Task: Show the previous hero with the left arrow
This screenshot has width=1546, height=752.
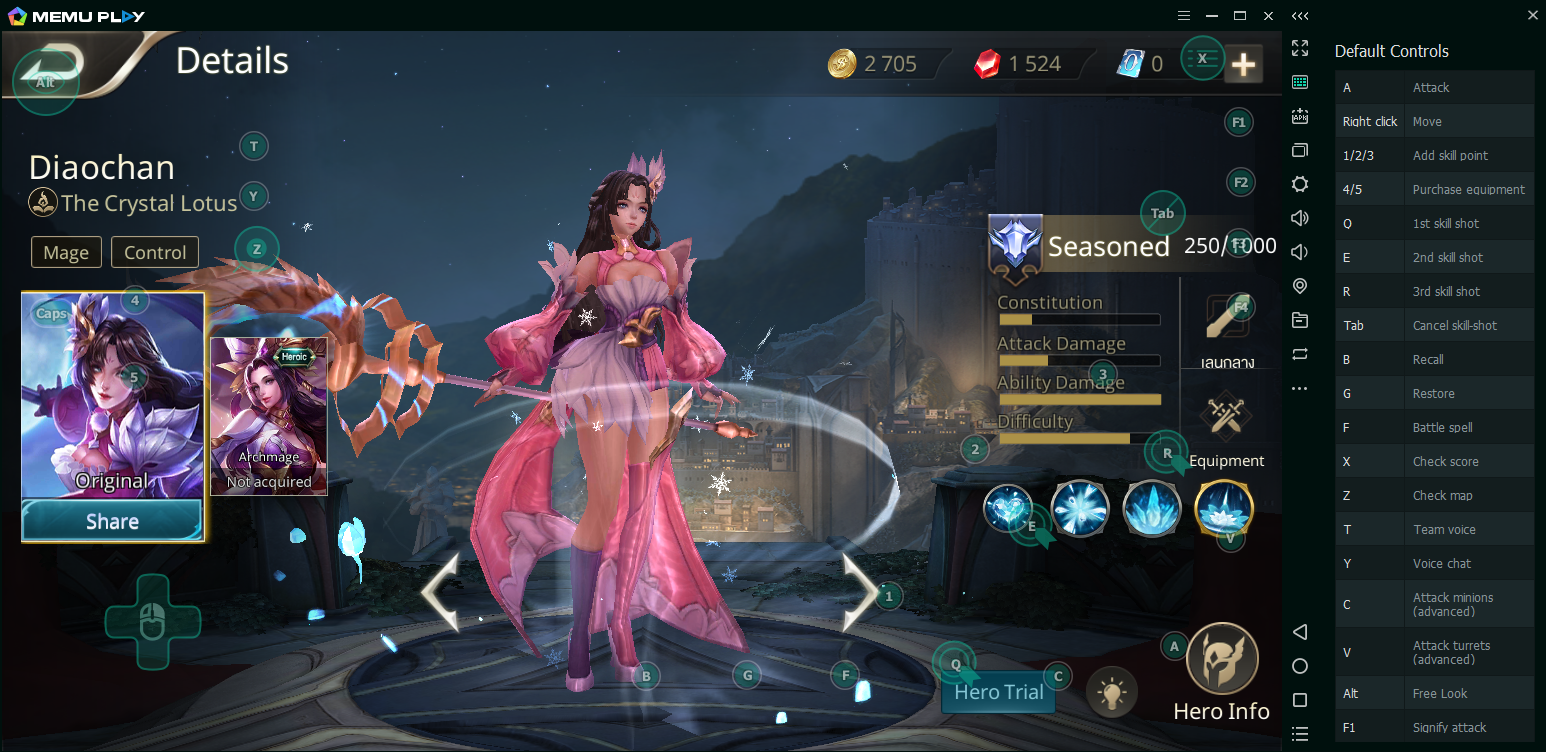Action: click(x=440, y=592)
